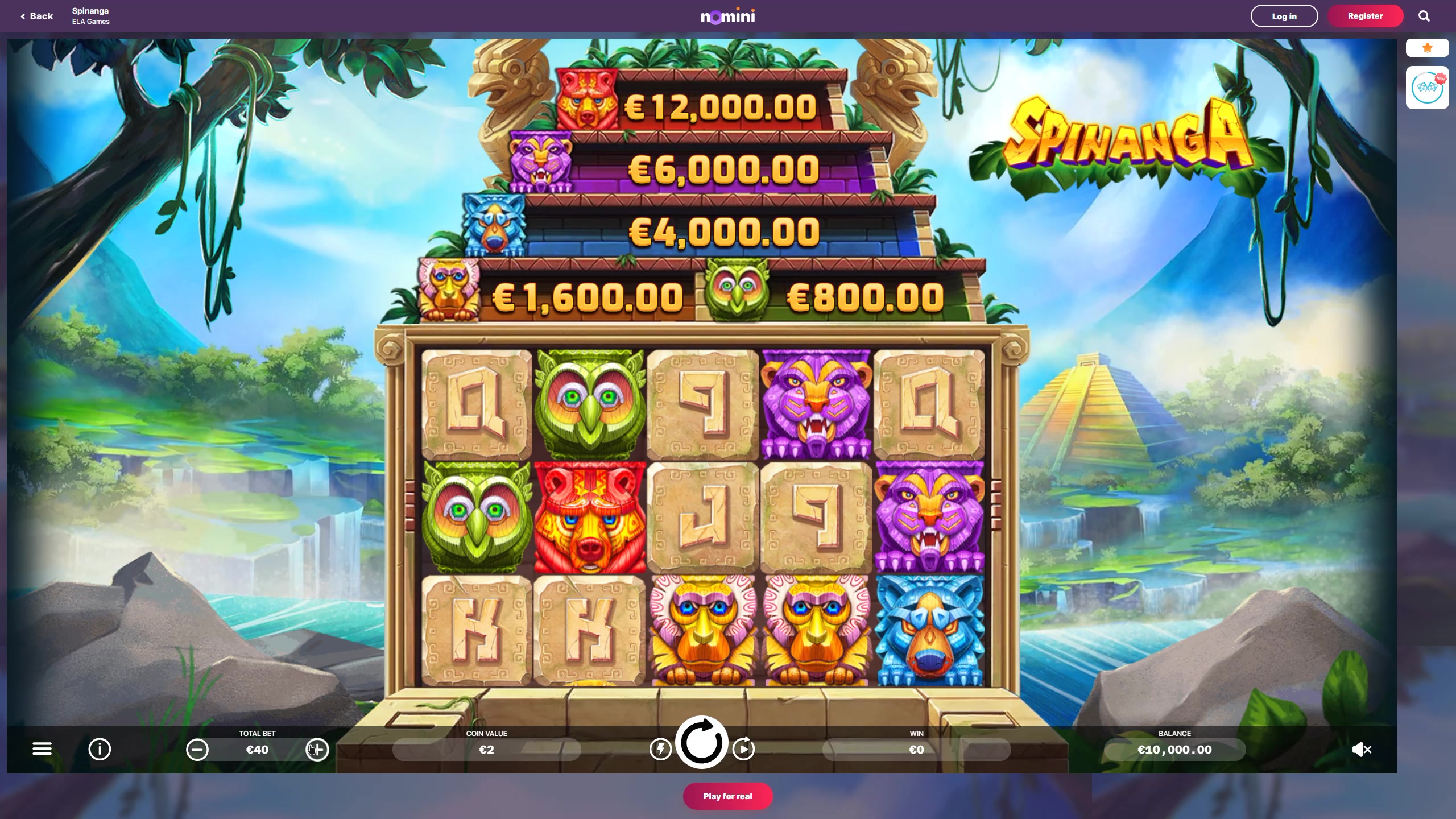Add game to favorites with star

(x=1427, y=48)
